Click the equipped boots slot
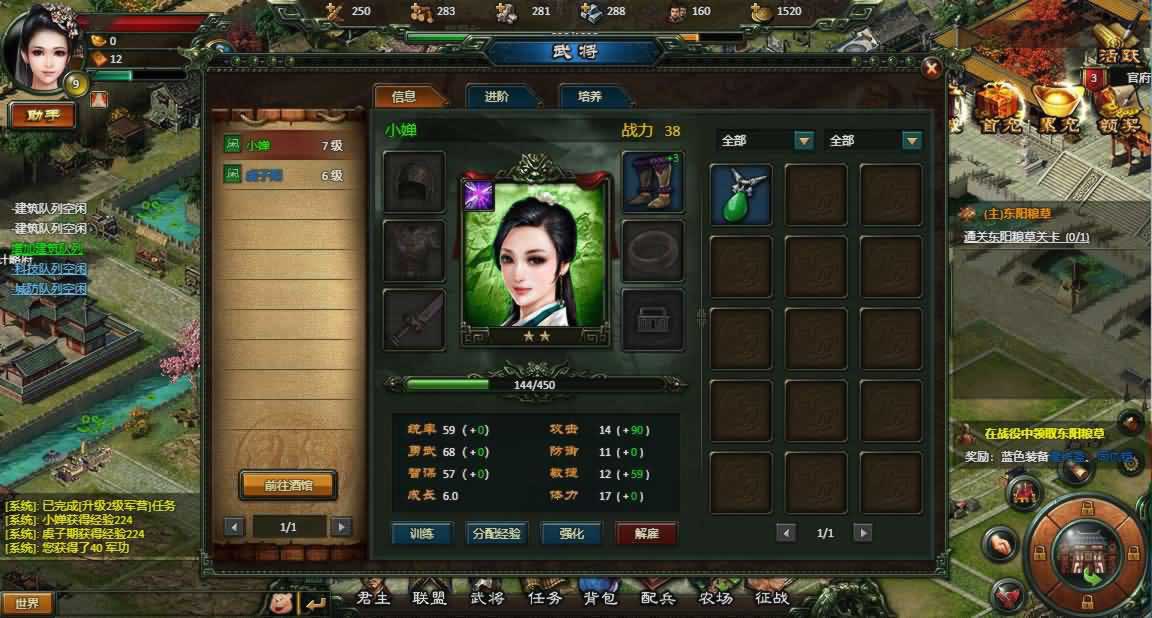1152x618 pixels. click(653, 182)
